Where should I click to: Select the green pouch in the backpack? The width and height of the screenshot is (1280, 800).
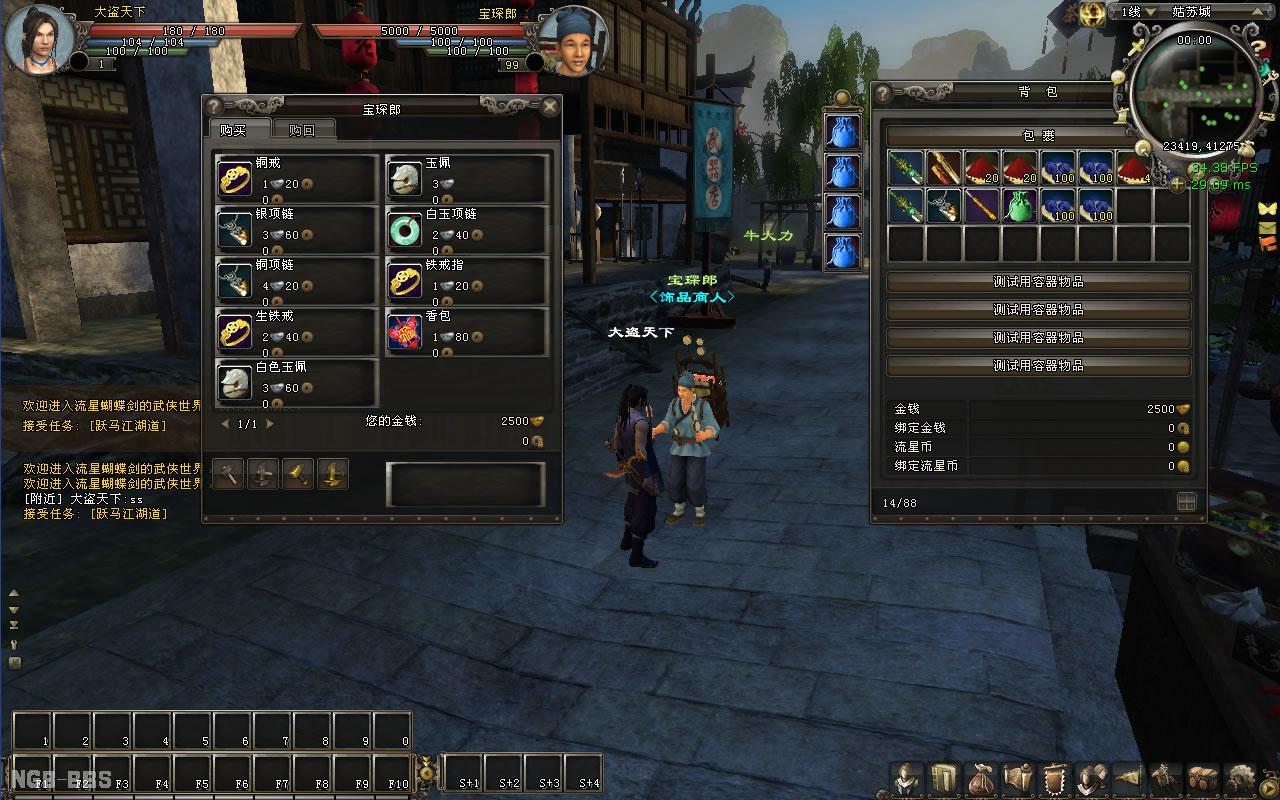1018,206
